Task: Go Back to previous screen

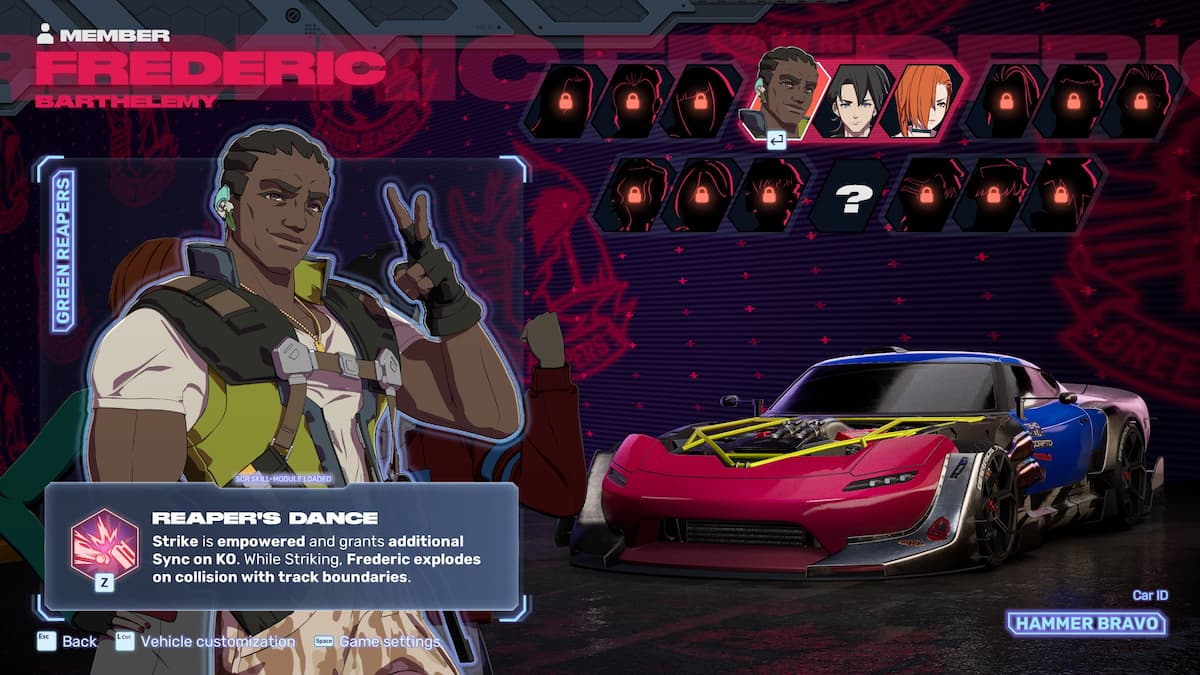Action: coord(67,641)
